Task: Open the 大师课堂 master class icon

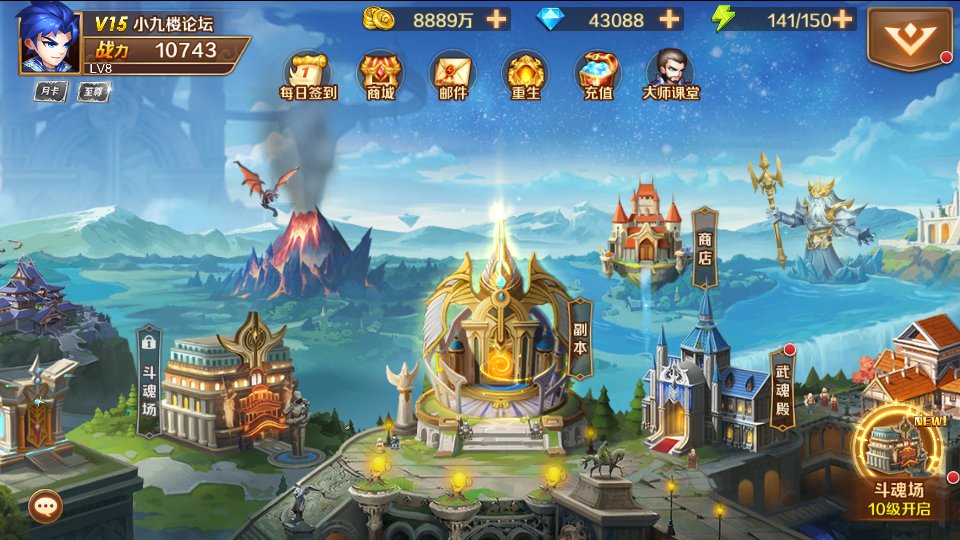Action: [x=670, y=76]
